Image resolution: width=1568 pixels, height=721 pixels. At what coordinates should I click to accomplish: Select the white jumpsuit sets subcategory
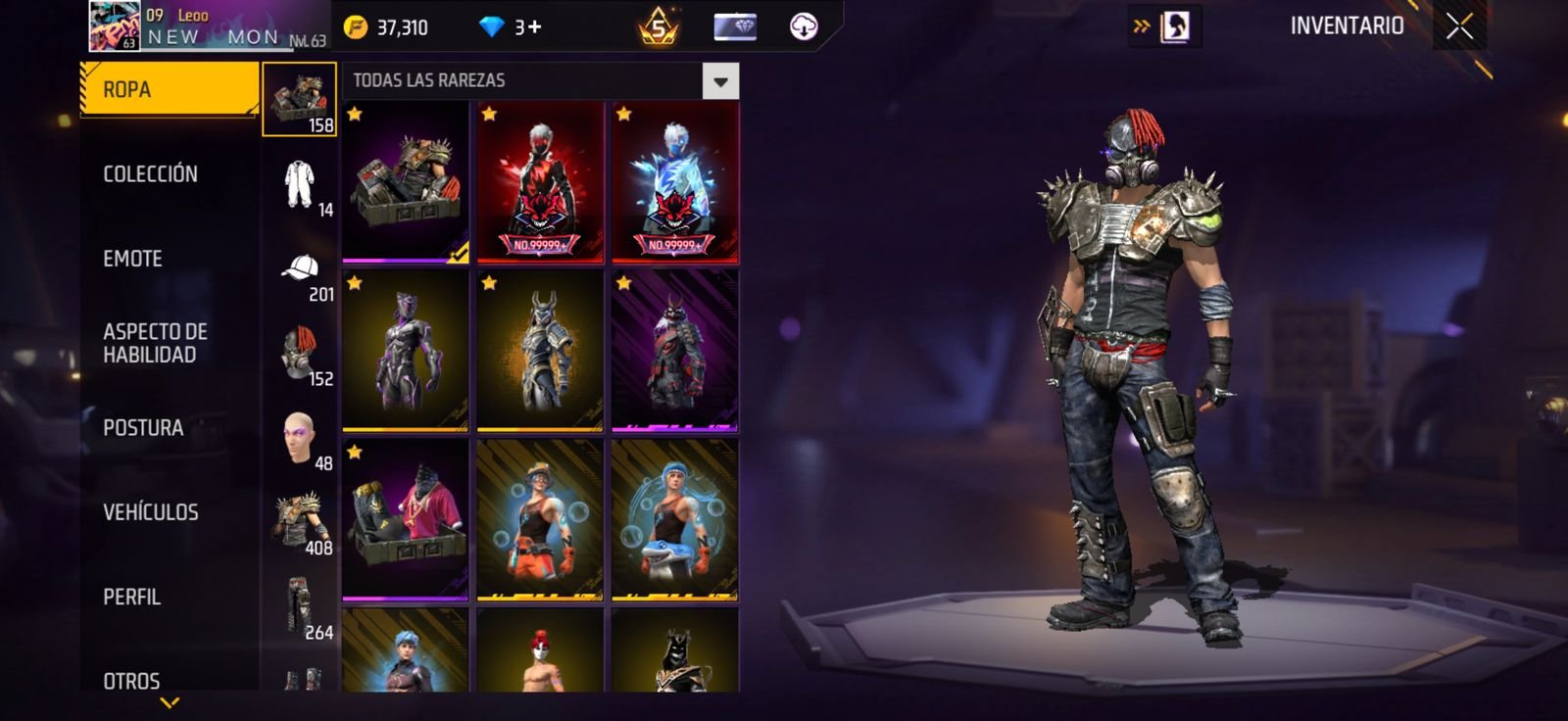click(300, 184)
